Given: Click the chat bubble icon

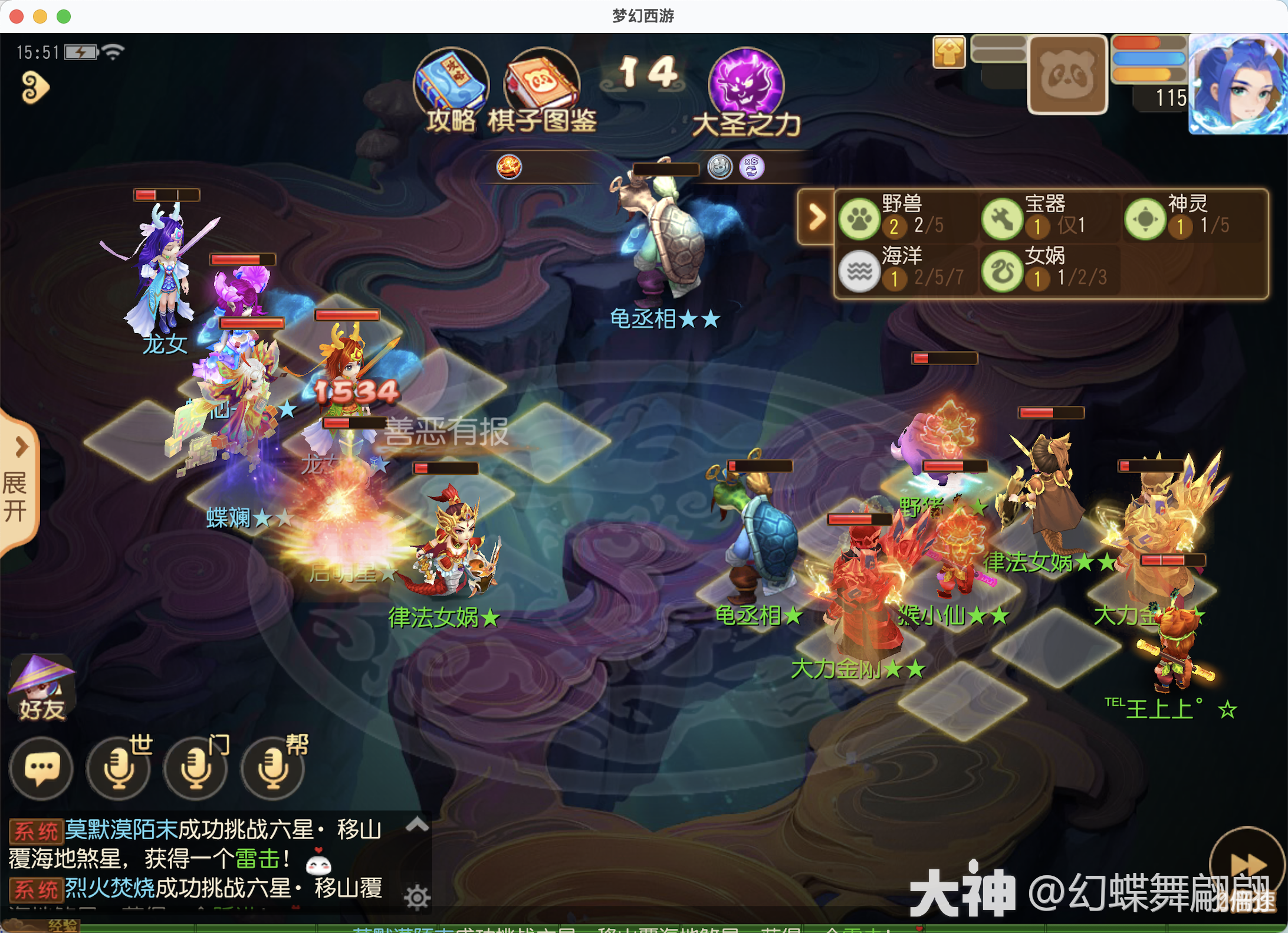Looking at the screenshot, I should pyautogui.click(x=41, y=770).
